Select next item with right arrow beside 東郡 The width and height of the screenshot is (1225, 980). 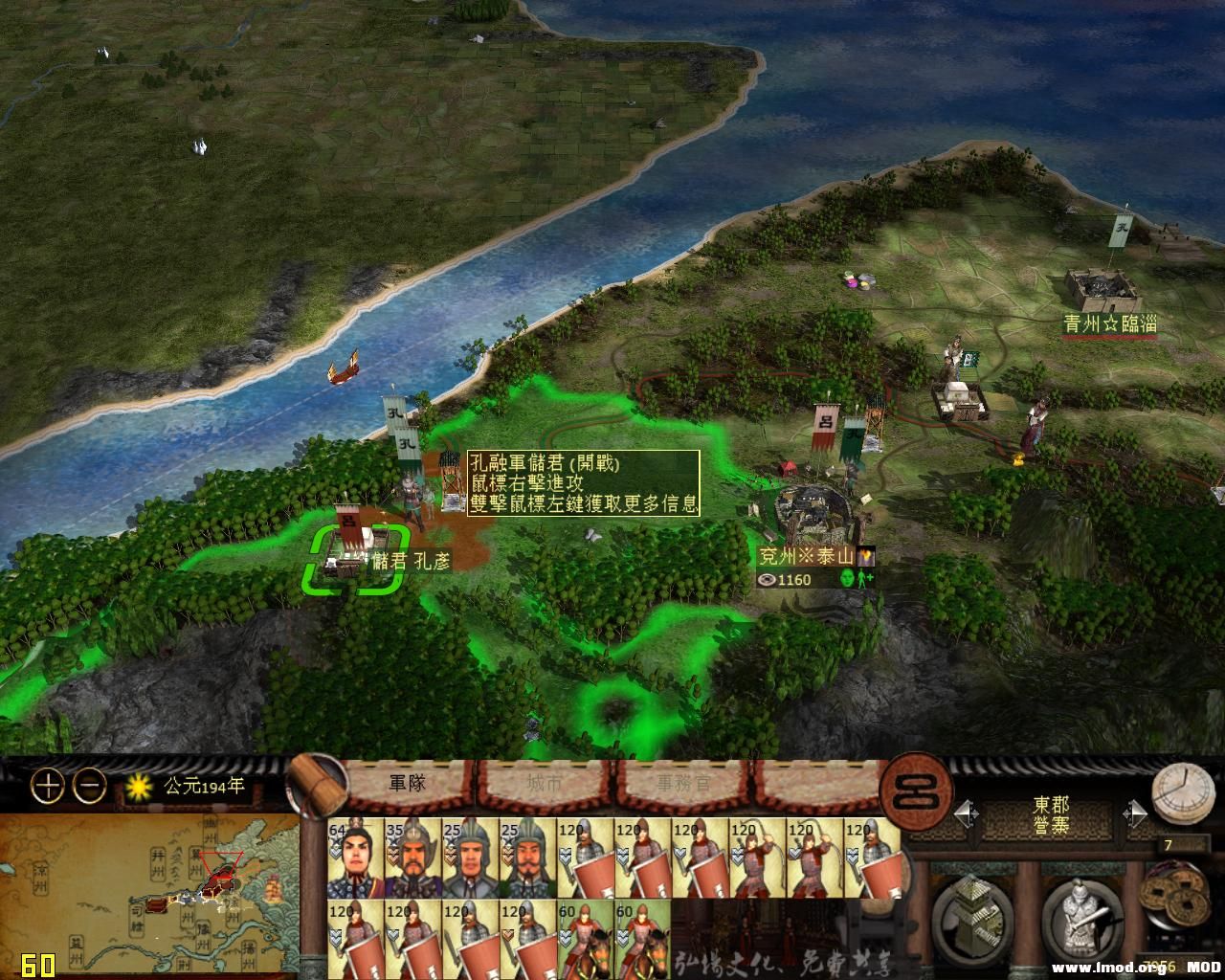click(x=1135, y=813)
